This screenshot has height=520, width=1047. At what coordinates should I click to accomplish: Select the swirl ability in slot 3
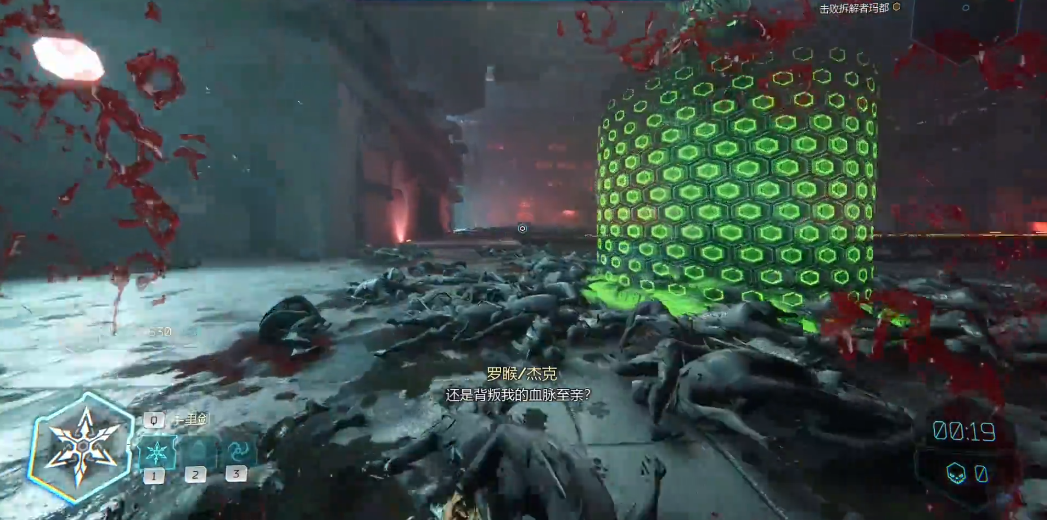tap(237, 451)
